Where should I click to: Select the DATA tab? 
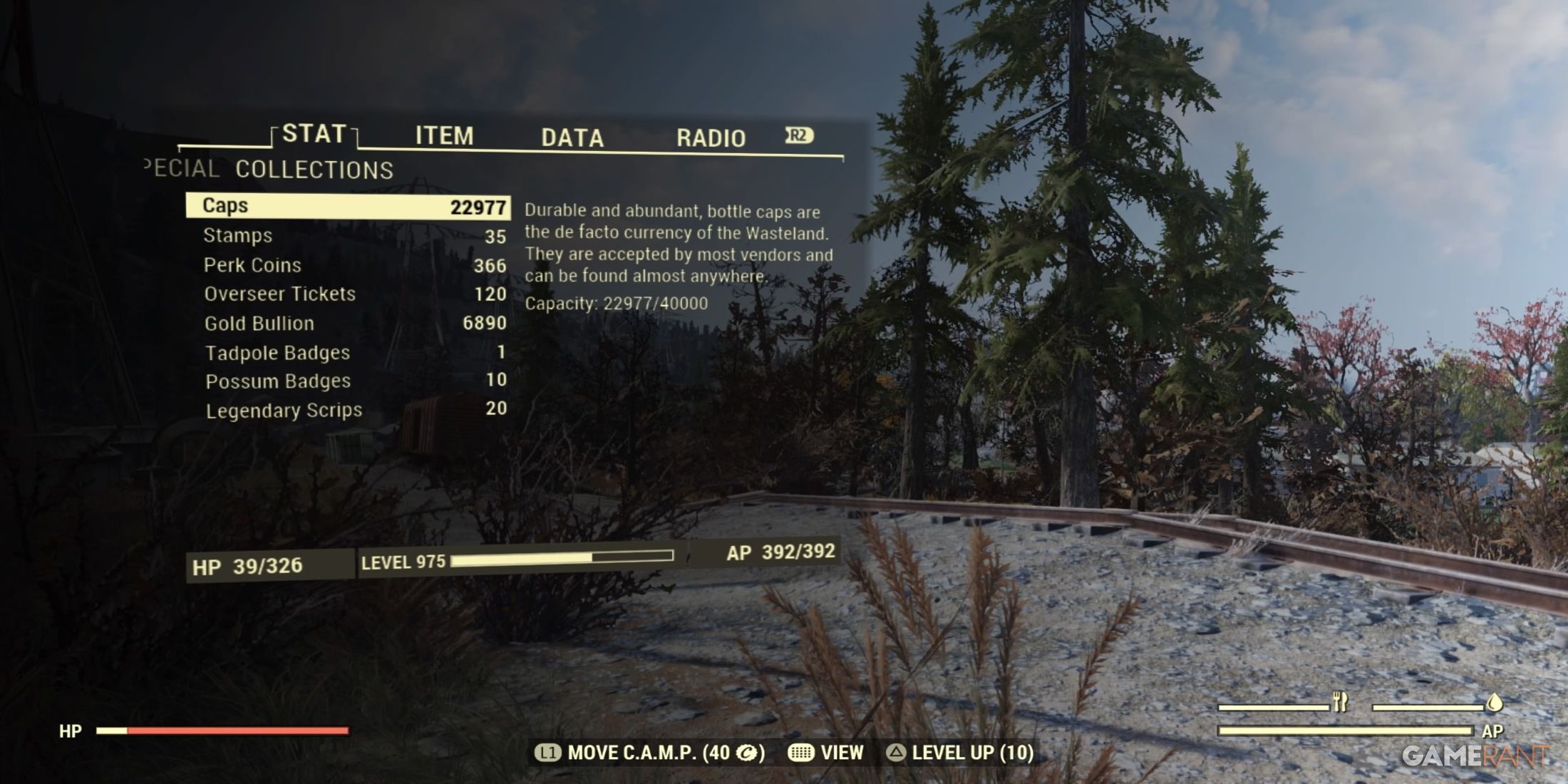572,138
